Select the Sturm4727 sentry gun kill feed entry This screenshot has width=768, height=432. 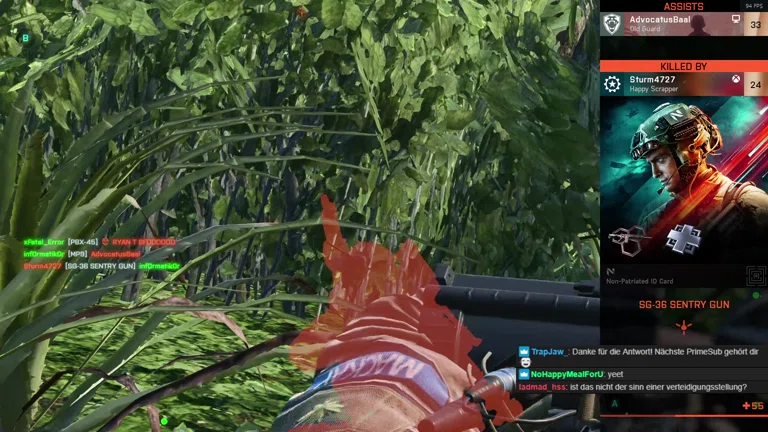coord(100,266)
